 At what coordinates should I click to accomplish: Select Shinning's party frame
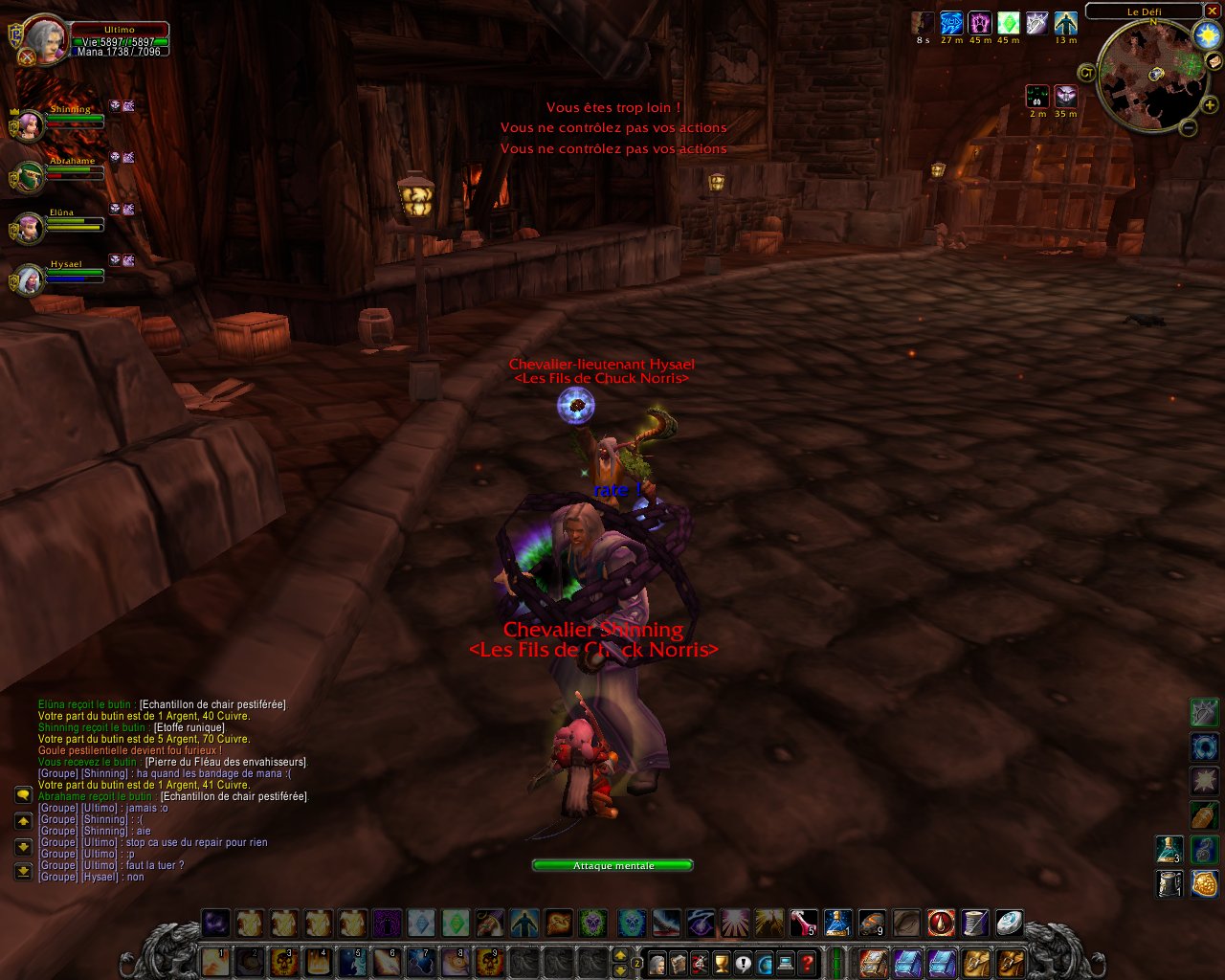29,123
